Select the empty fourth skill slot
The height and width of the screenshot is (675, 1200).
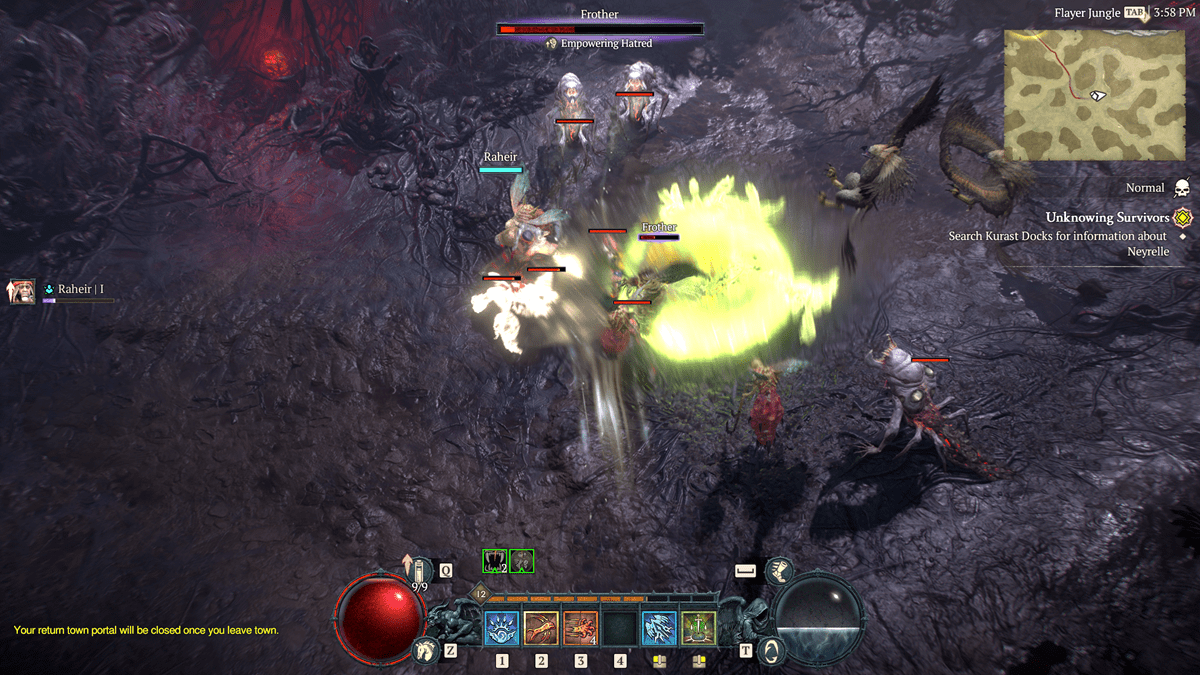[620, 629]
